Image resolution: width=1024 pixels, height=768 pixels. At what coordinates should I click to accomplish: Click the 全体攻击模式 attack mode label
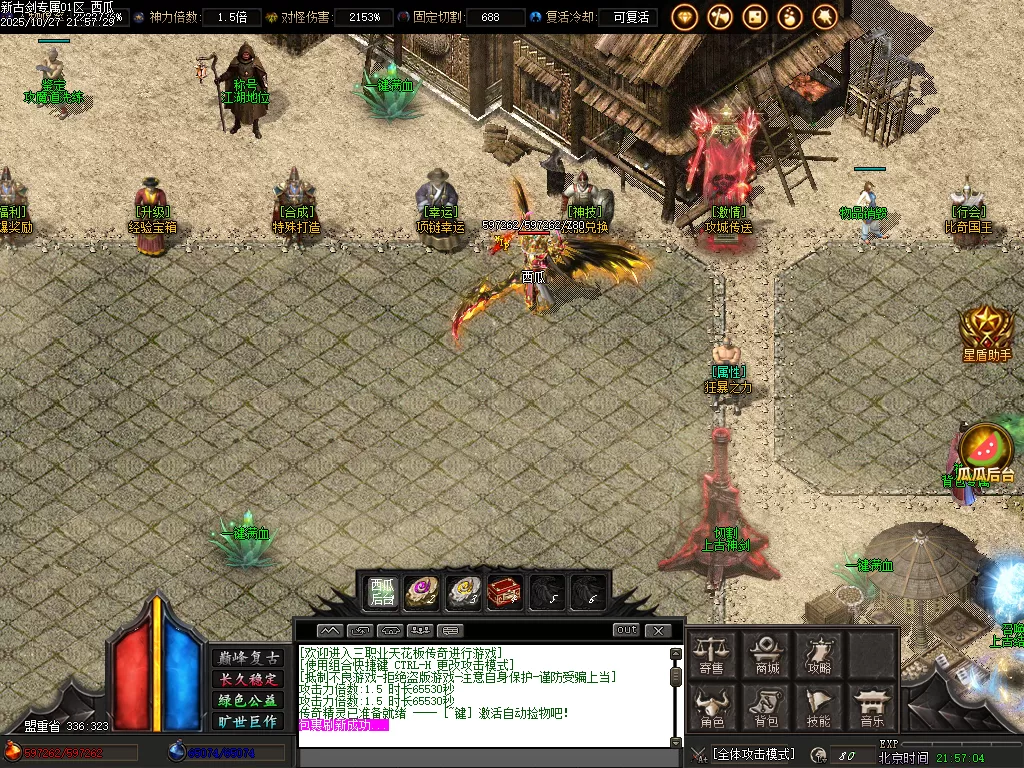(x=754, y=753)
